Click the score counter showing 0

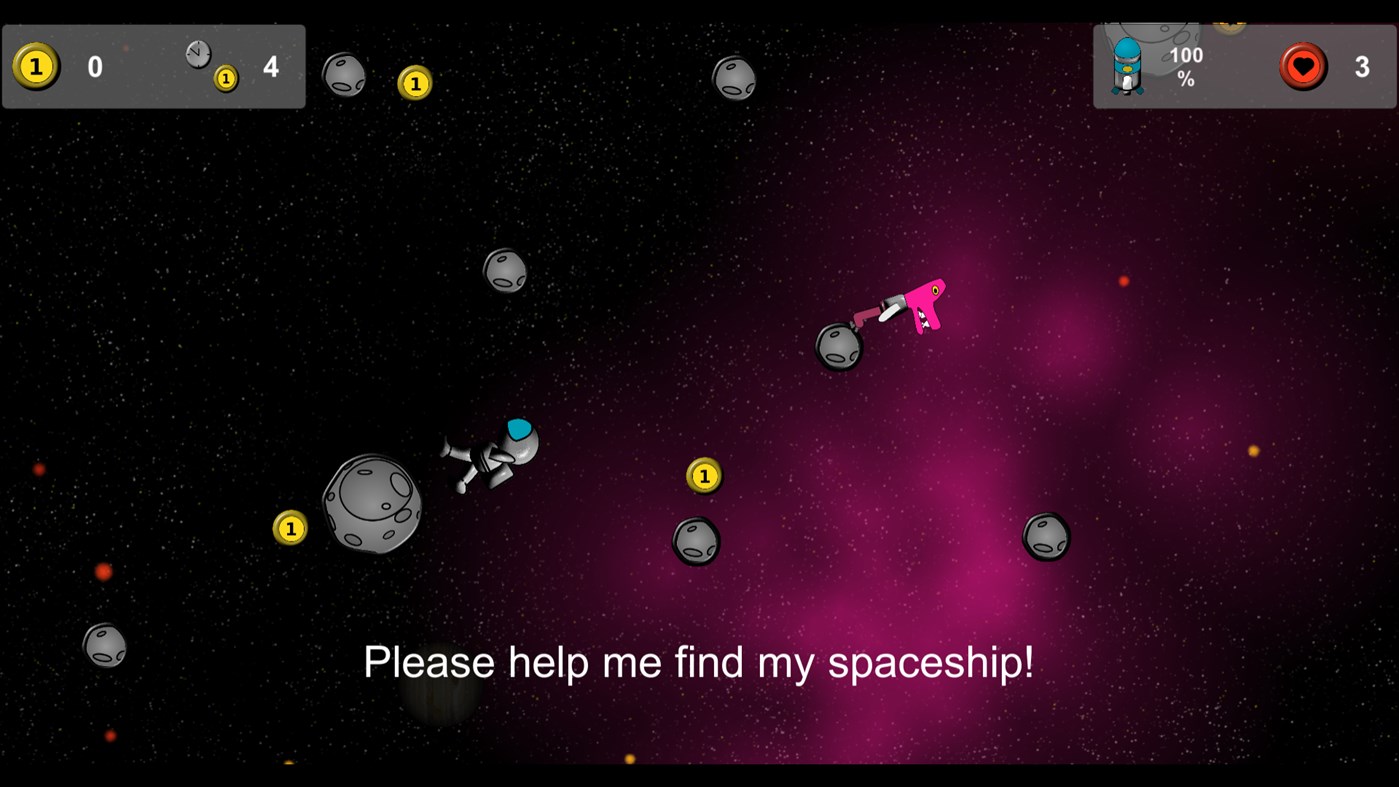94,66
